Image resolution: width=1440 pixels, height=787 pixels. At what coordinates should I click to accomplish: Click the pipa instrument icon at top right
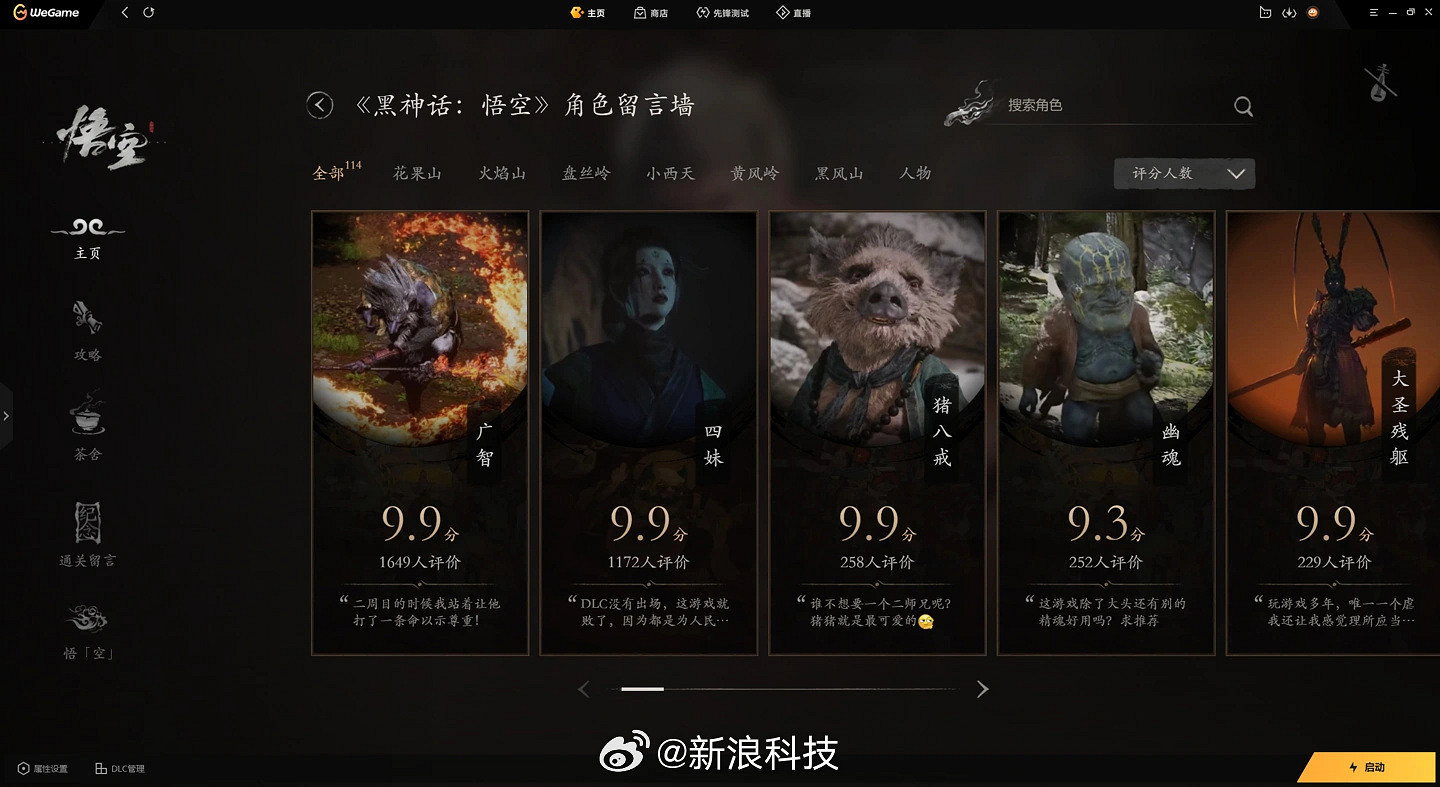[x=1380, y=84]
